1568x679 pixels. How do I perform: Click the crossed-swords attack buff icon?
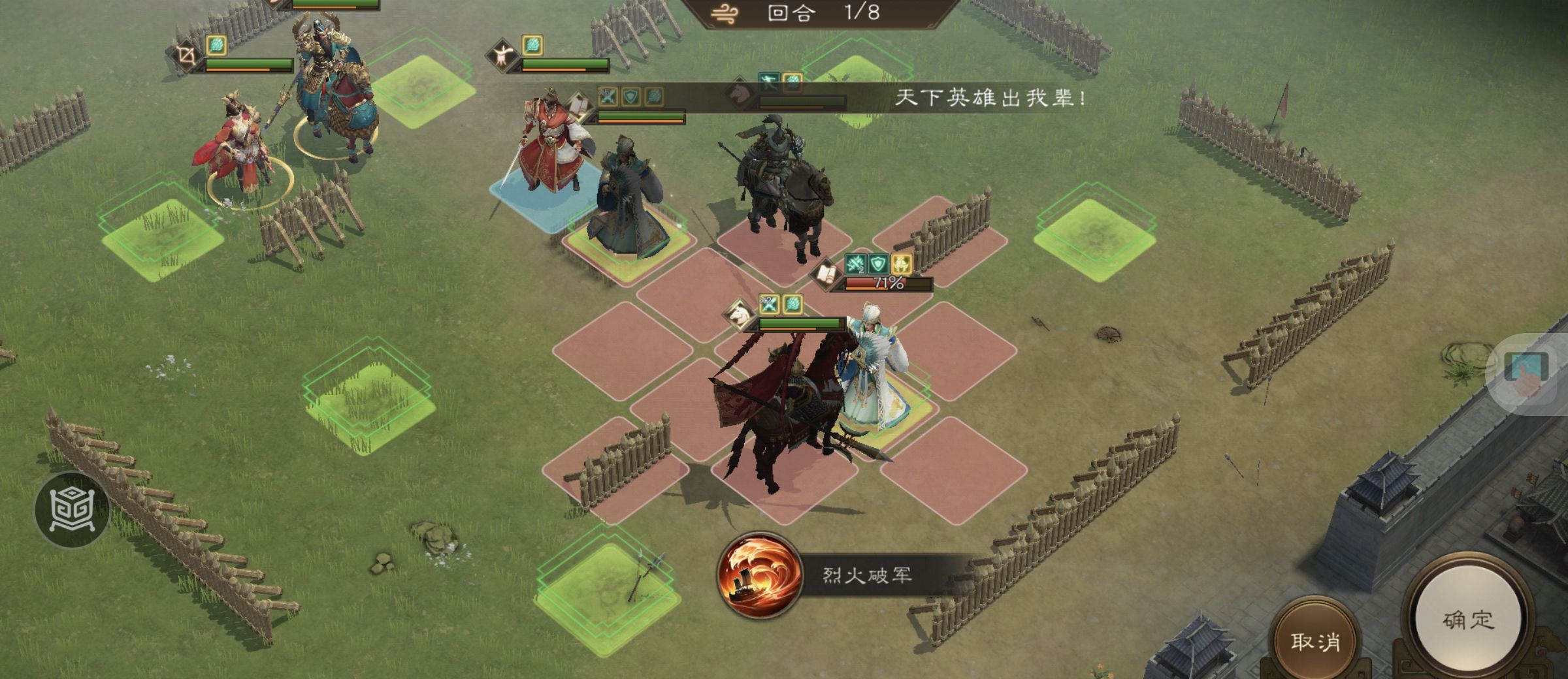tap(608, 96)
